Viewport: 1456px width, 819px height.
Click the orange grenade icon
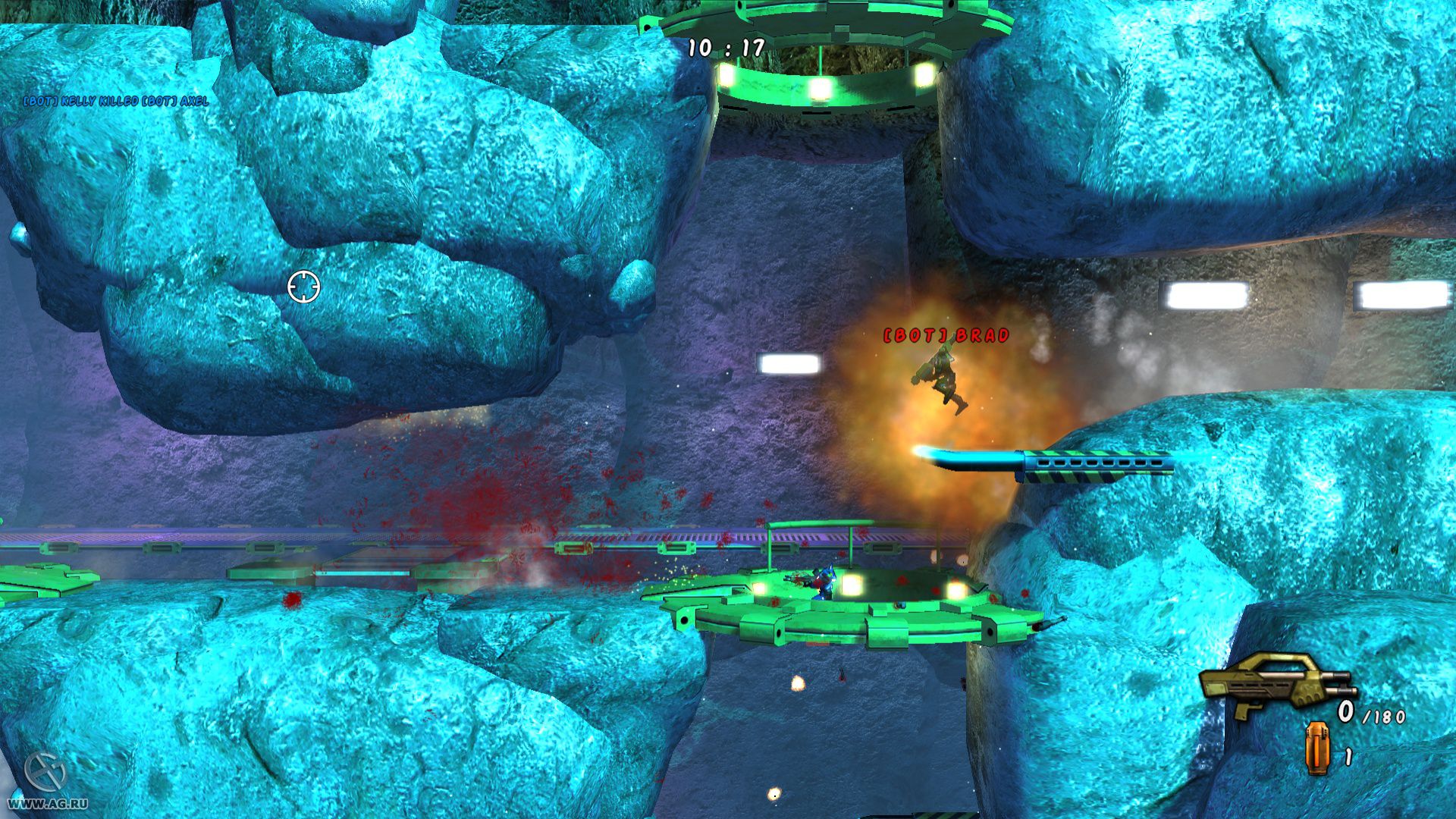[x=1317, y=748]
